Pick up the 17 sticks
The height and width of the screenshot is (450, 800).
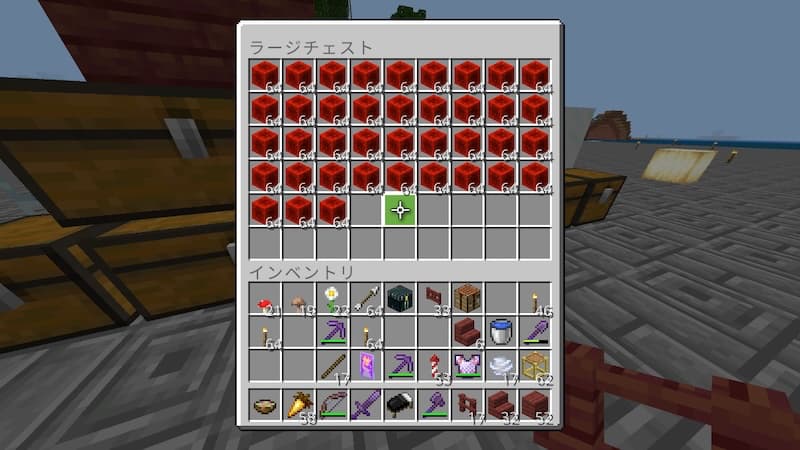333,365
